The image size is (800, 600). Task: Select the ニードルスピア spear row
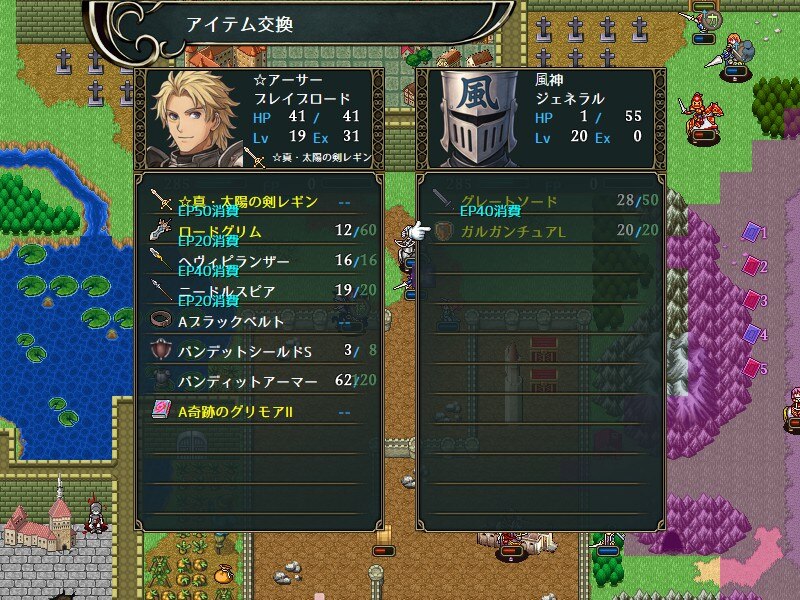click(x=258, y=292)
